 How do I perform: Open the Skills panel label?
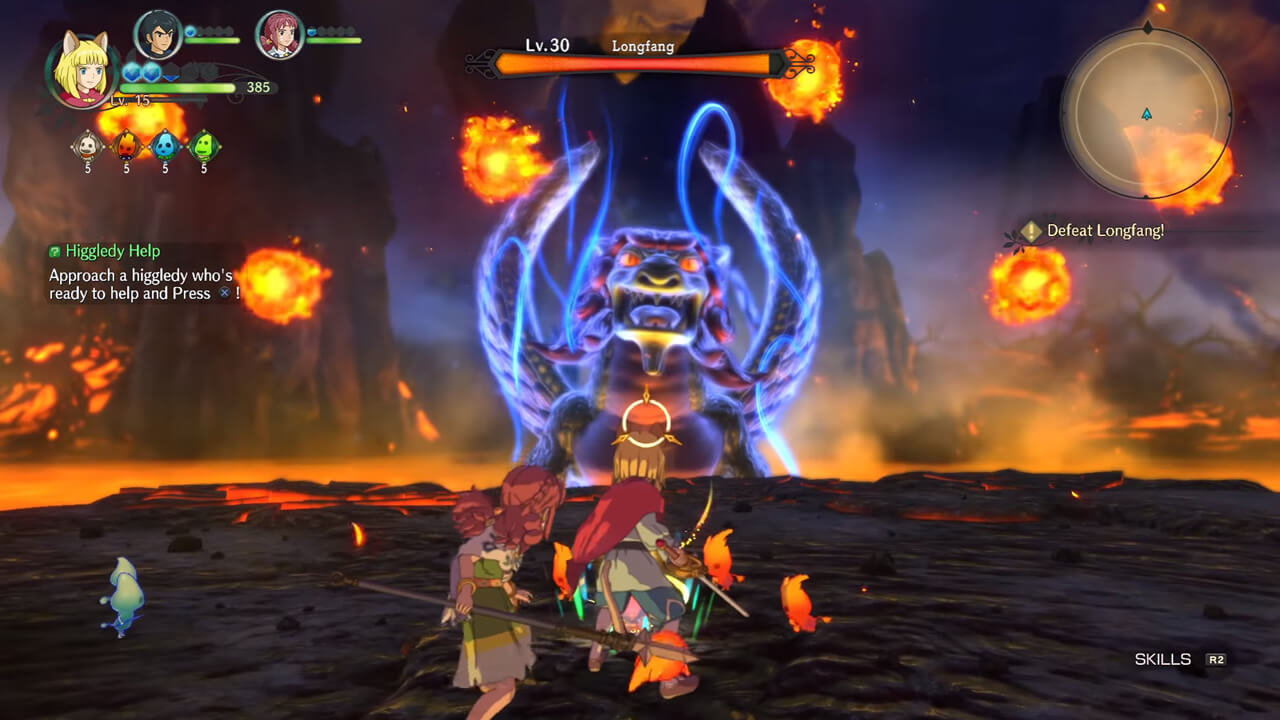tap(1163, 660)
